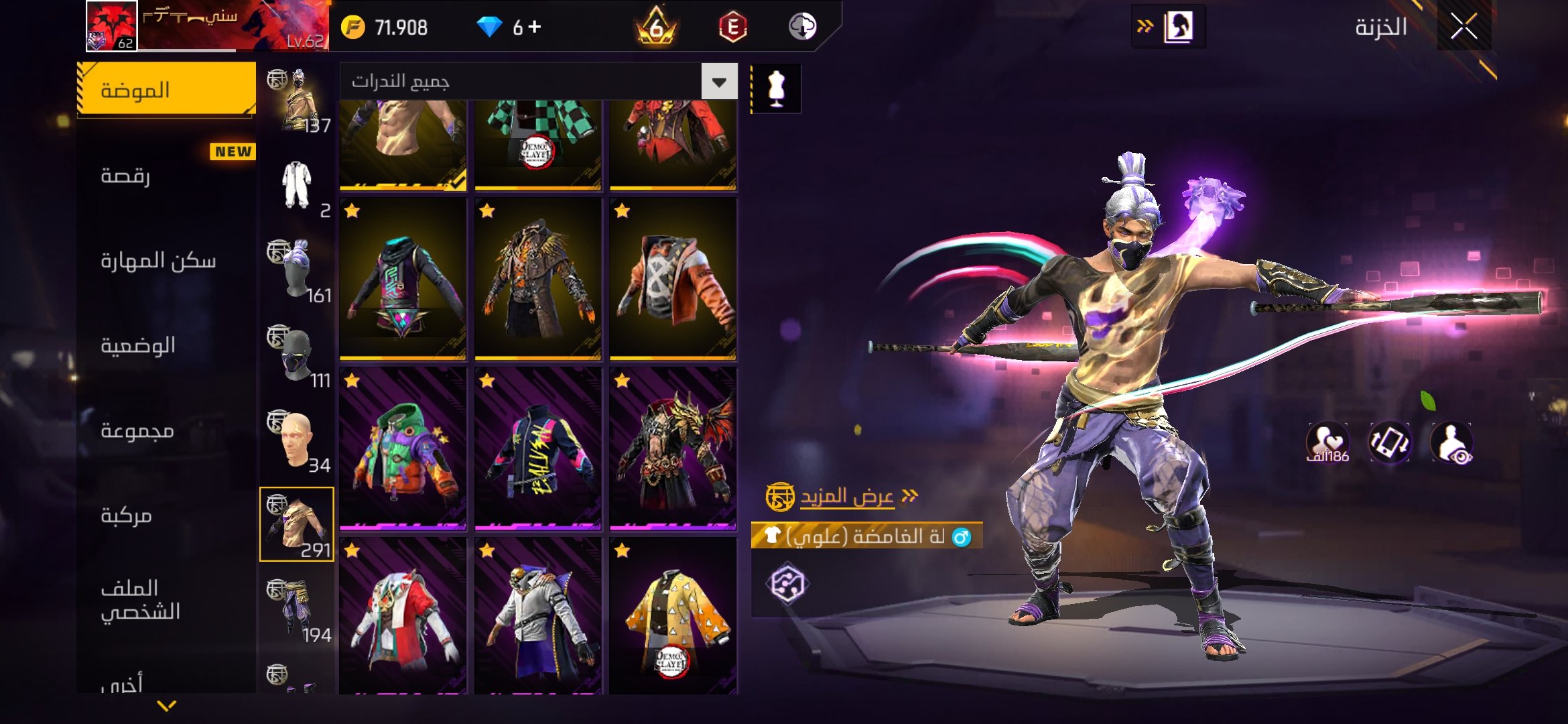The height and width of the screenshot is (724, 1568).
Task: Select the black mask category showing 111
Action: coord(297,355)
